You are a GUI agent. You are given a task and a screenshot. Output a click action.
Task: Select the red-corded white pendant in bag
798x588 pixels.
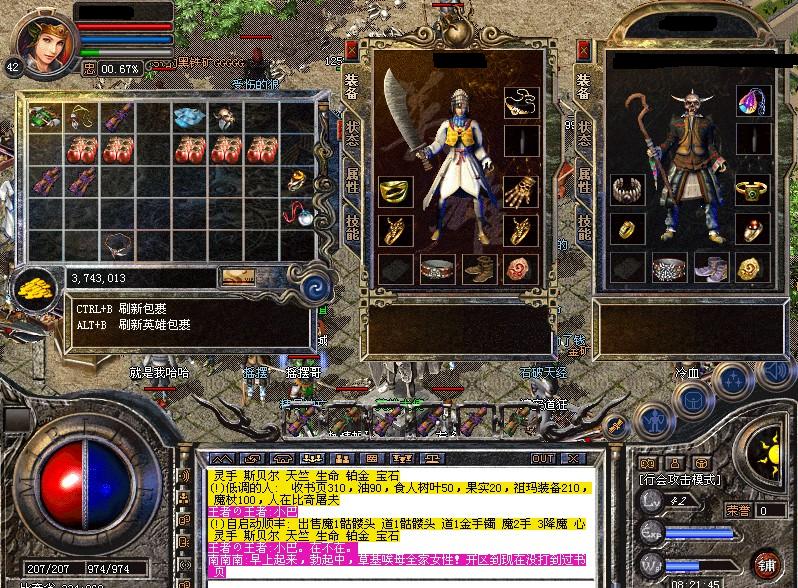pyautogui.click(x=297, y=212)
